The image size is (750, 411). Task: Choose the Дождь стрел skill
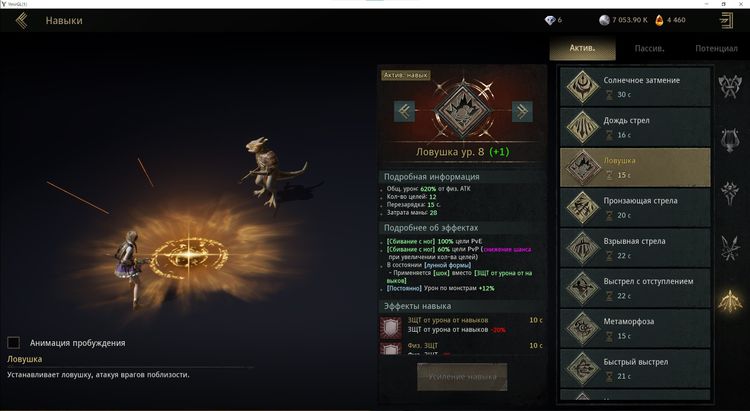pos(635,127)
